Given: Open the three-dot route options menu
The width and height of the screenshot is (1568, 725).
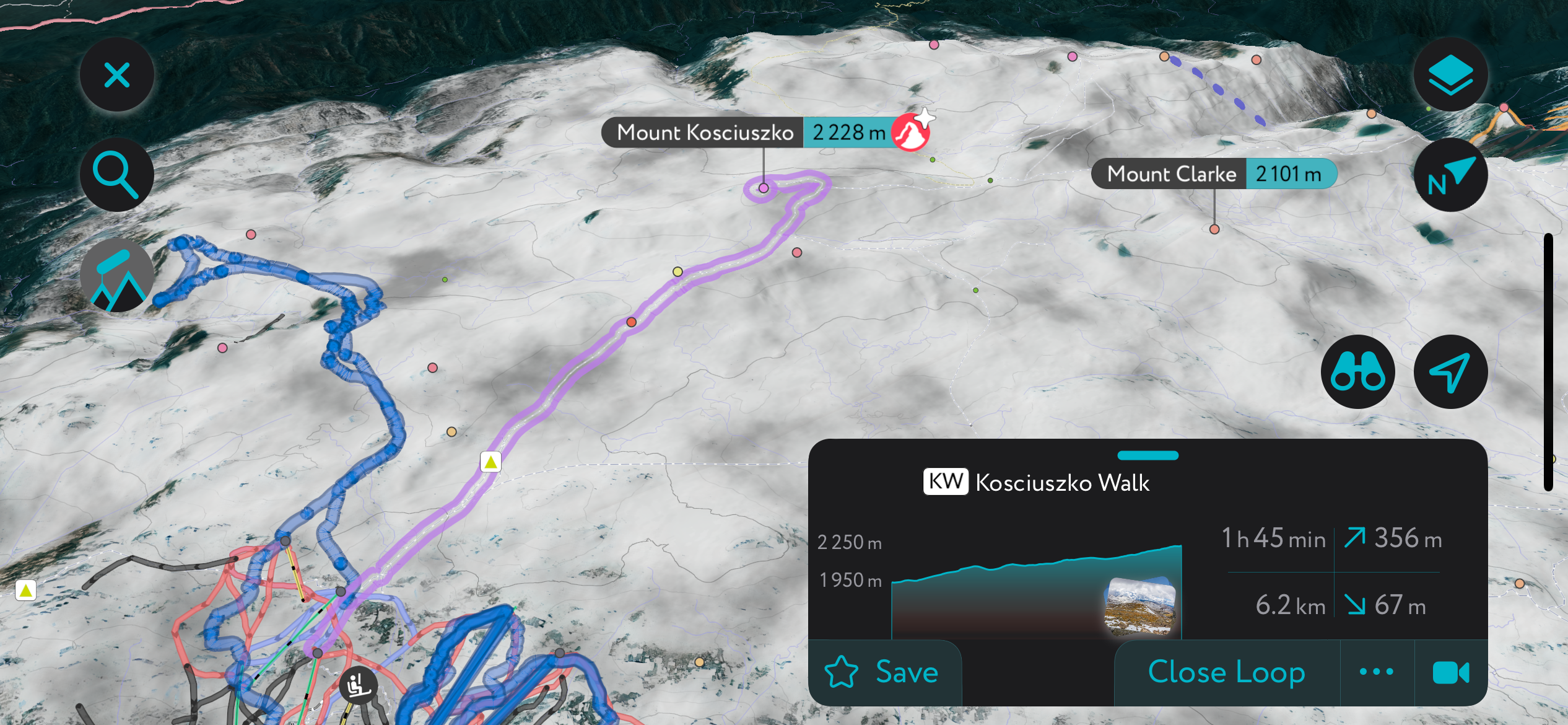Looking at the screenshot, I should coord(1376,672).
